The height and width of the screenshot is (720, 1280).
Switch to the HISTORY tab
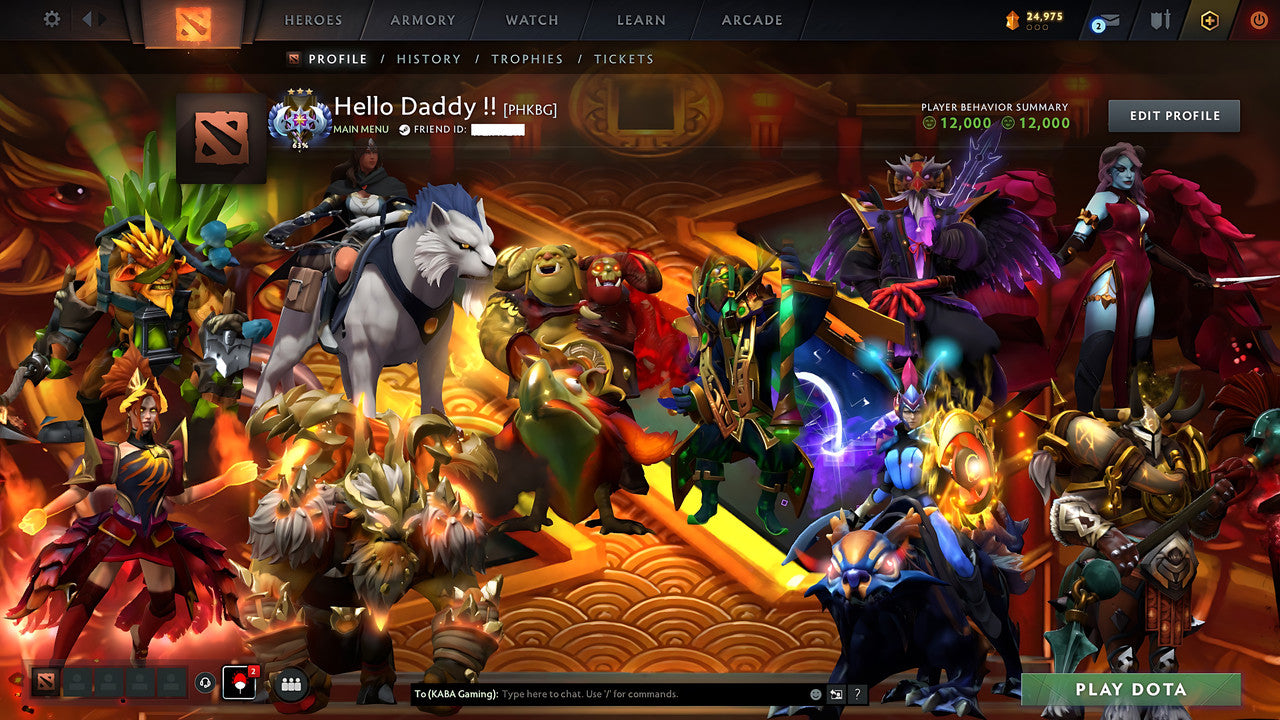pyautogui.click(x=429, y=59)
